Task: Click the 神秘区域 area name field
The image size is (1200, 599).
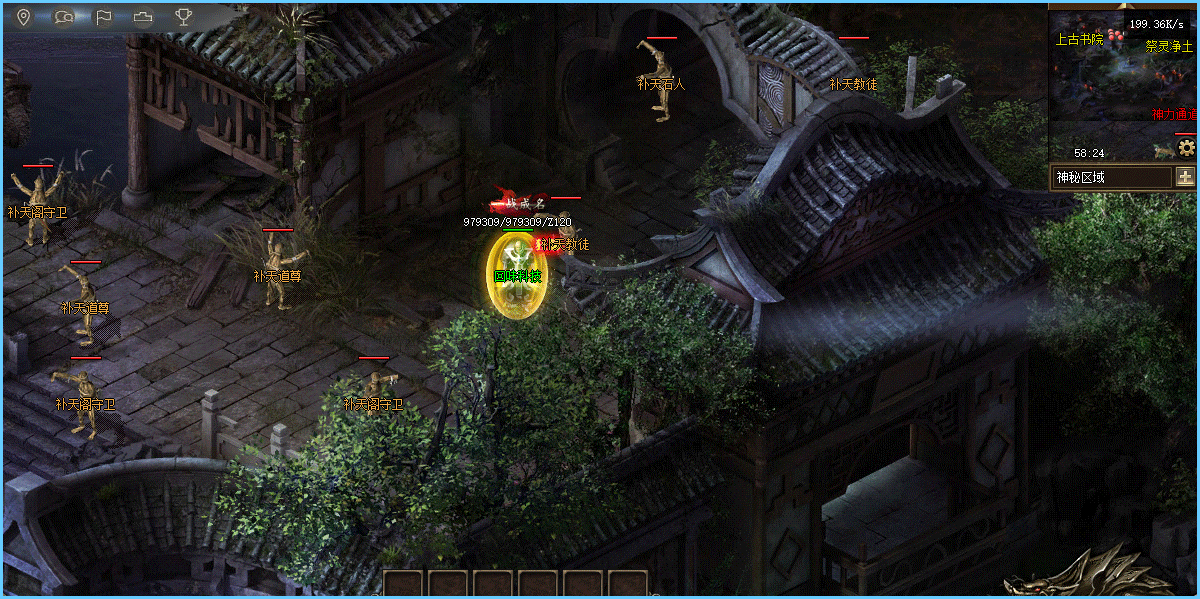Action: point(1110,177)
